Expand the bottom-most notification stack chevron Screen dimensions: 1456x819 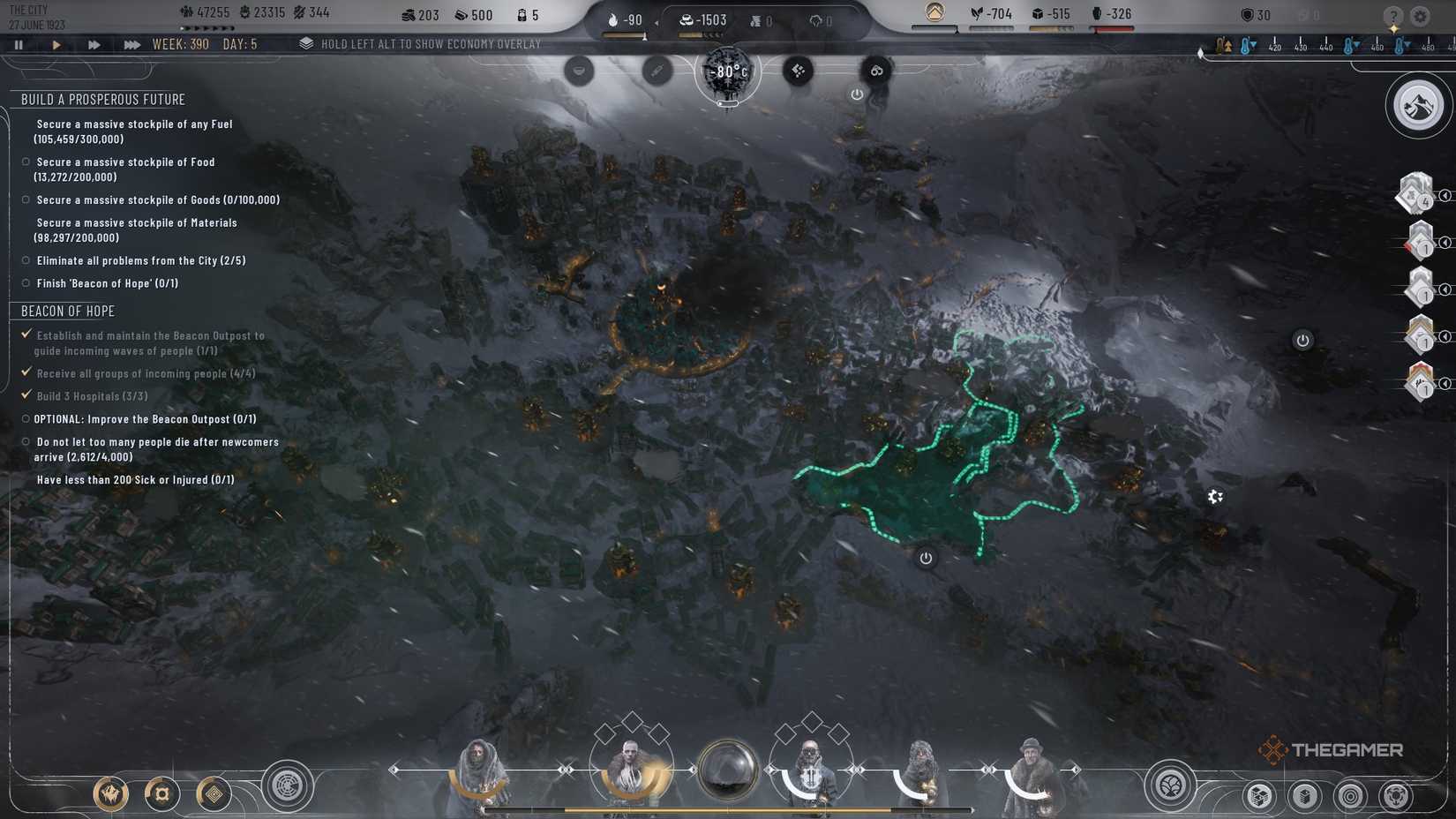(1445, 384)
